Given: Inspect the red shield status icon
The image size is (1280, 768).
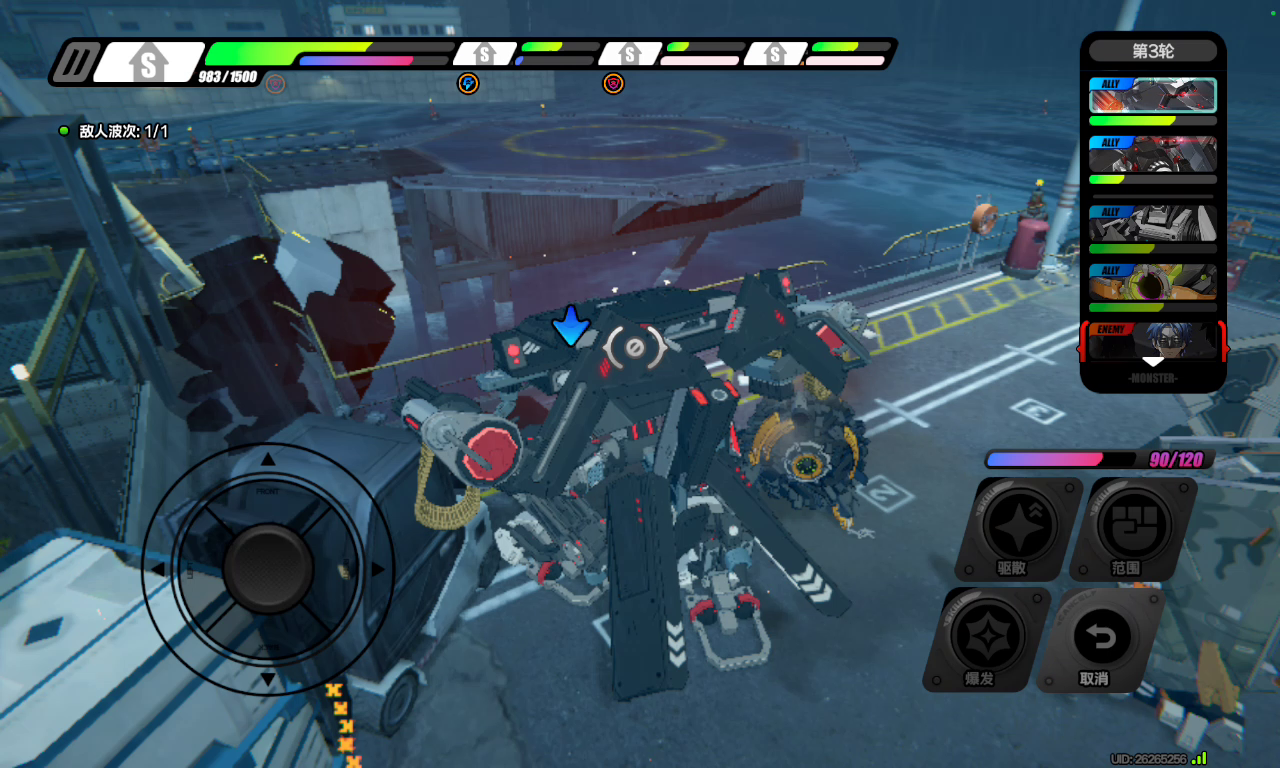Looking at the screenshot, I should click(613, 83).
